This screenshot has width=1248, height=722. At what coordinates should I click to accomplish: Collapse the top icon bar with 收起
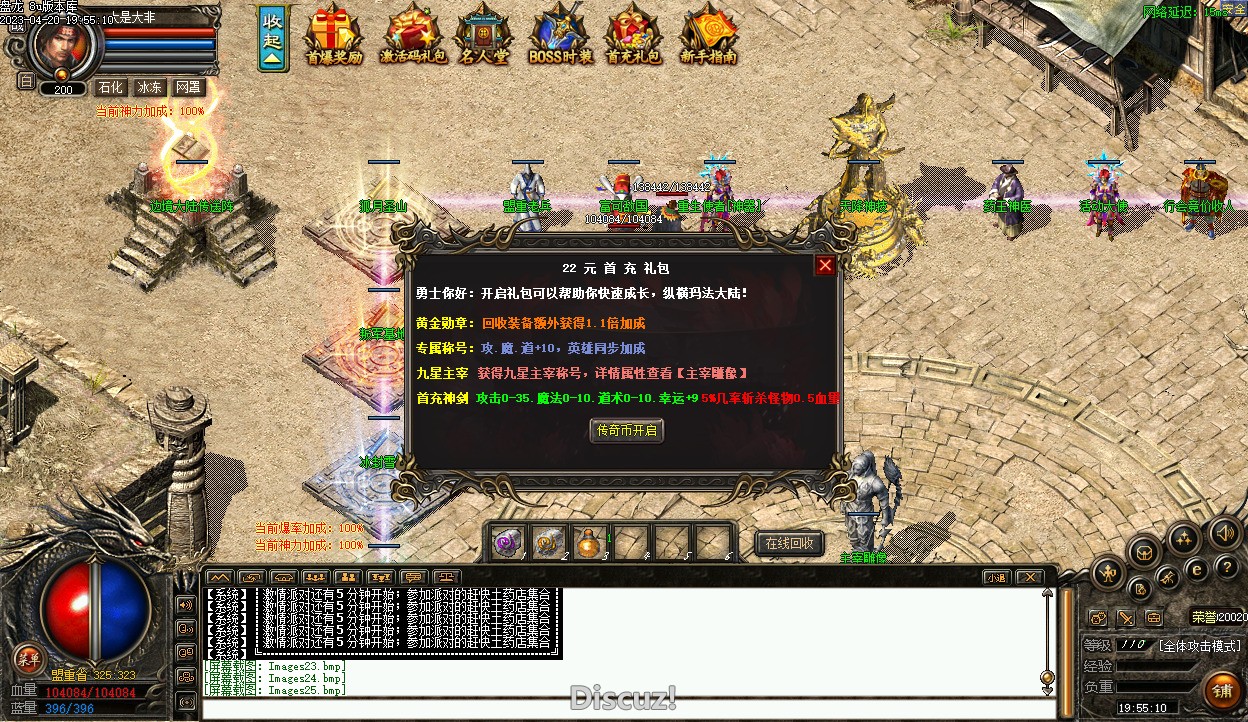[273, 40]
